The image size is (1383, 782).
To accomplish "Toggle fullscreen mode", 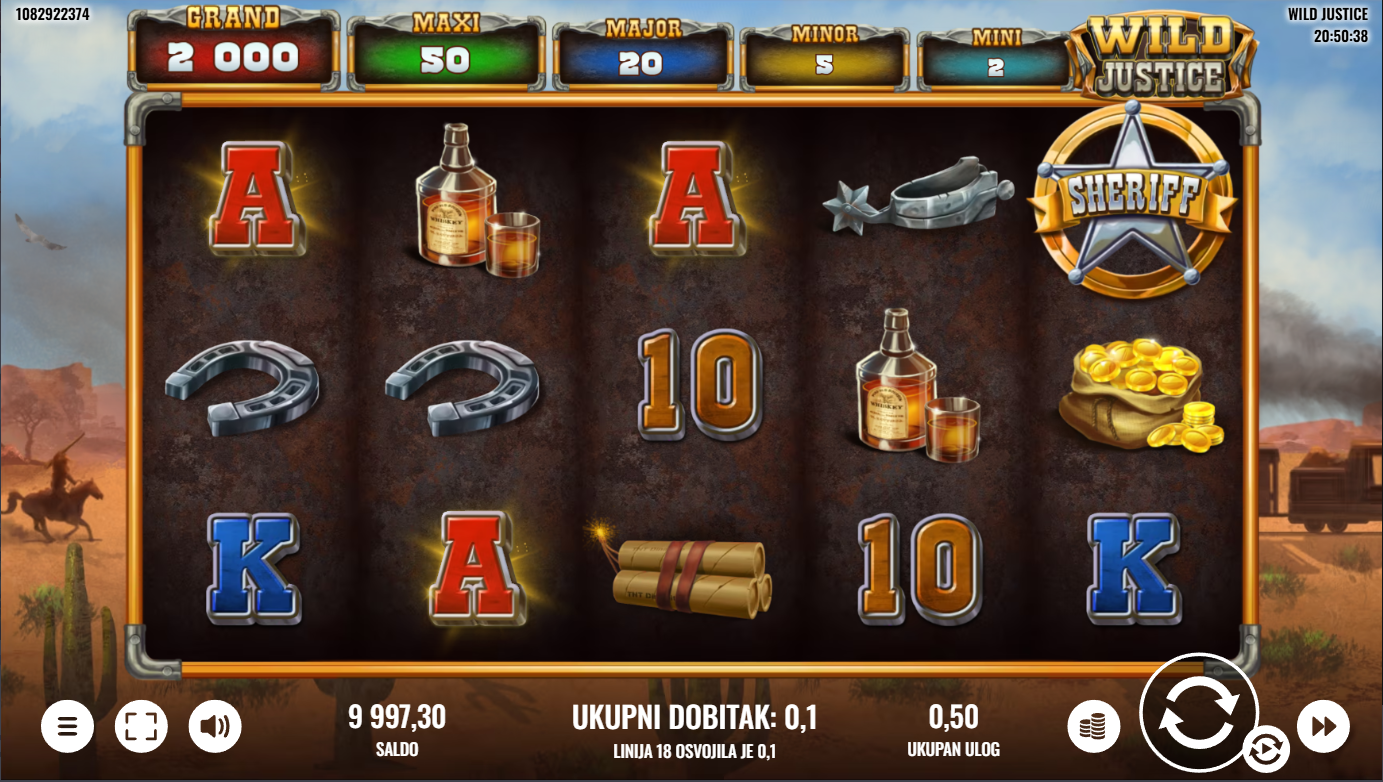I will click(x=141, y=727).
